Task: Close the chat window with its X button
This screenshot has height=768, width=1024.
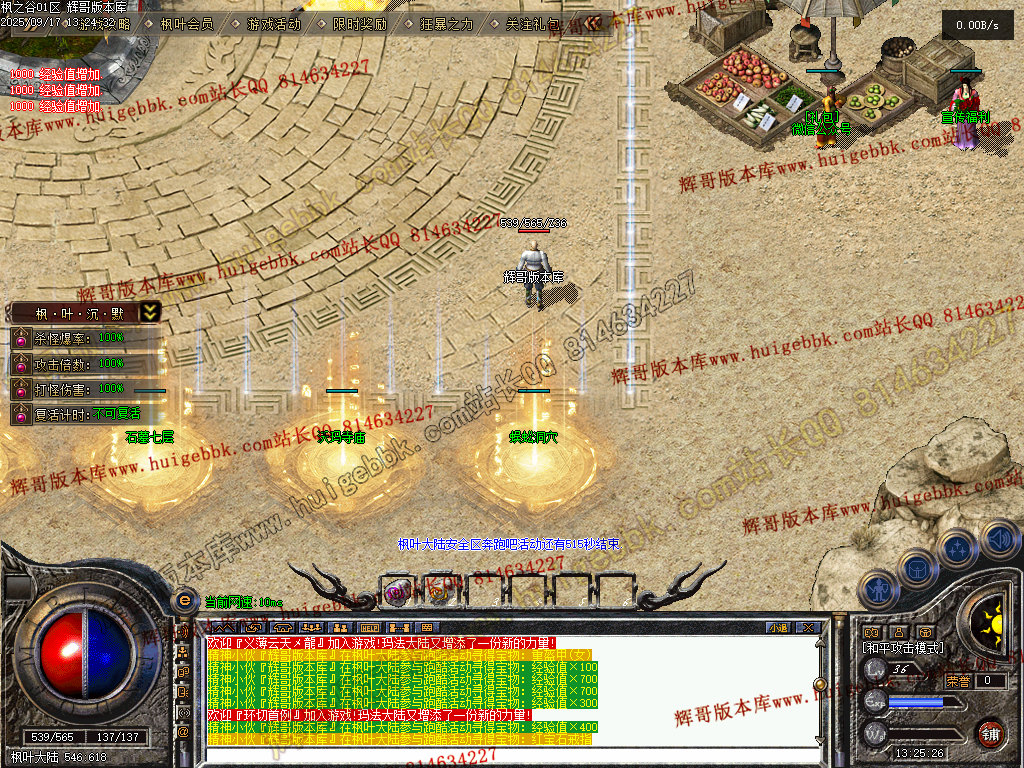Action: click(807, 627)
